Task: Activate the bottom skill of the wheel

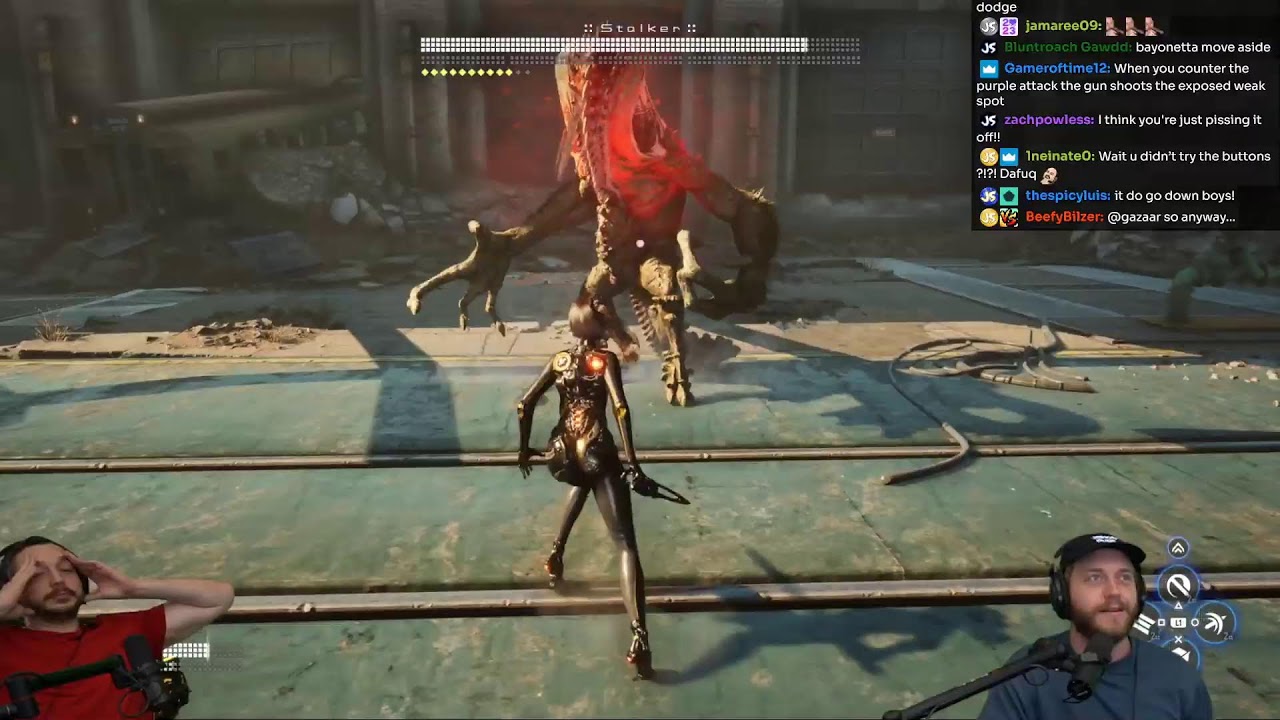Action: [1180, 654]
